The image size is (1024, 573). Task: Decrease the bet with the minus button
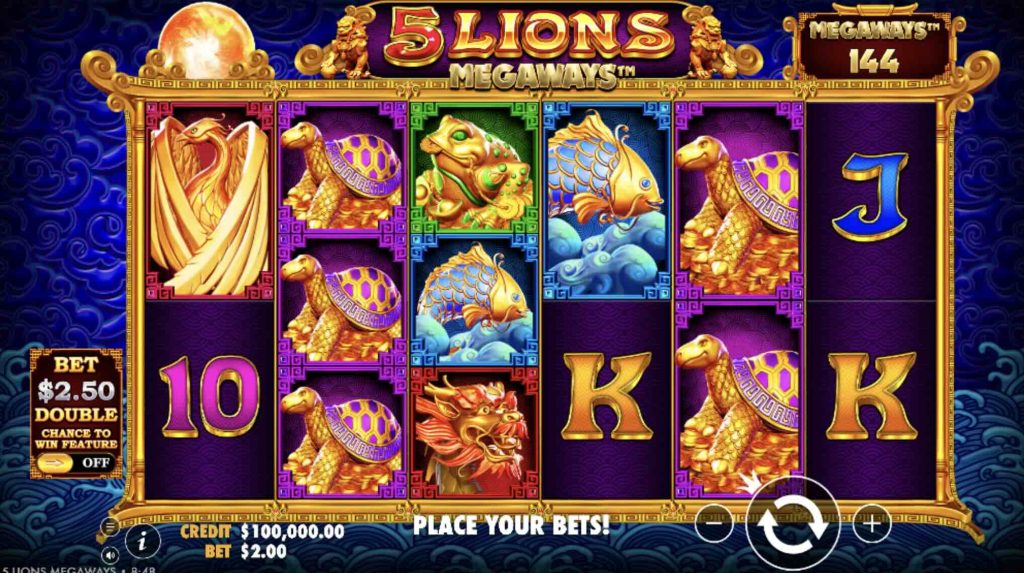(x=713, y=522)
